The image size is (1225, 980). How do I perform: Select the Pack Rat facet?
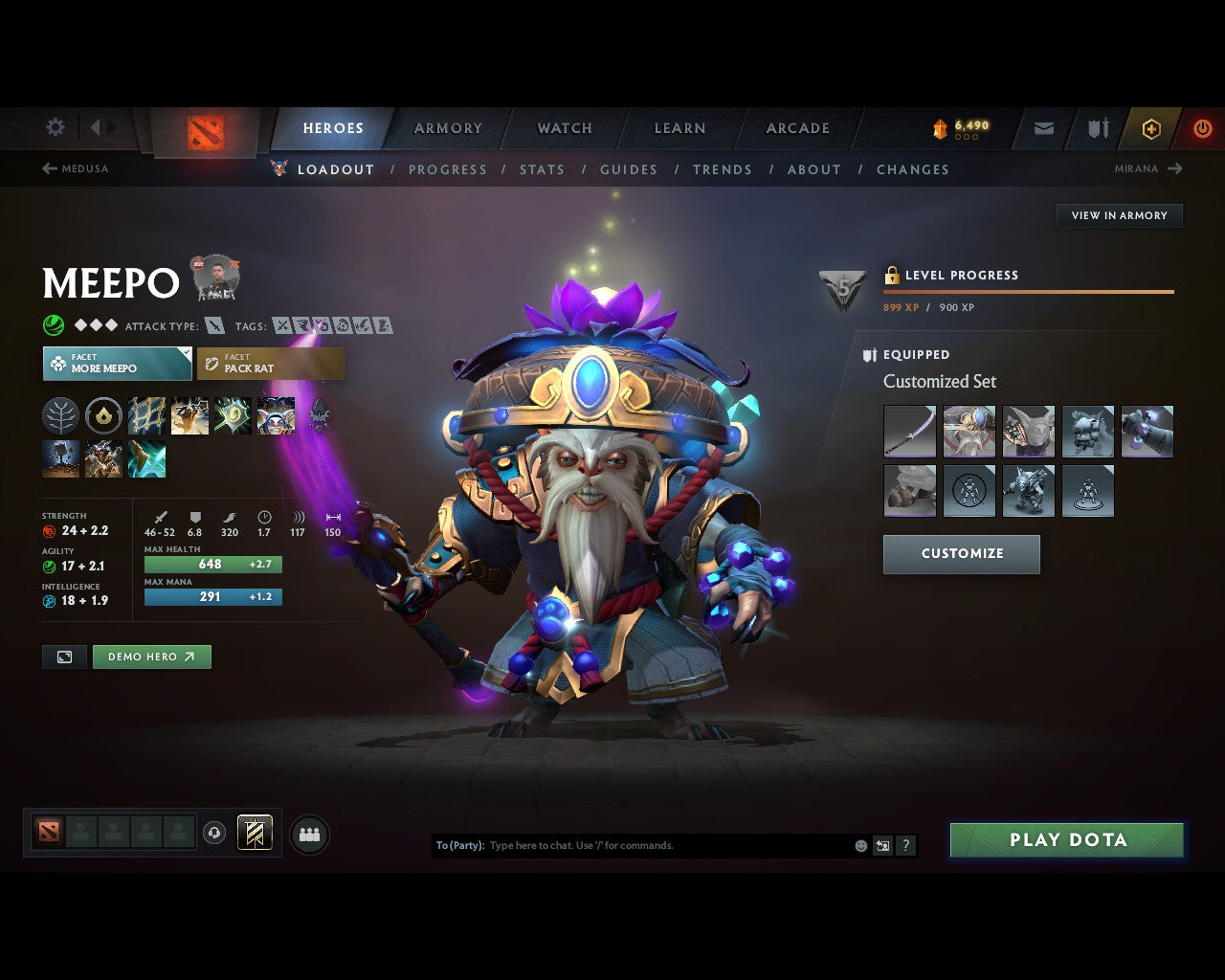(271, 363)
